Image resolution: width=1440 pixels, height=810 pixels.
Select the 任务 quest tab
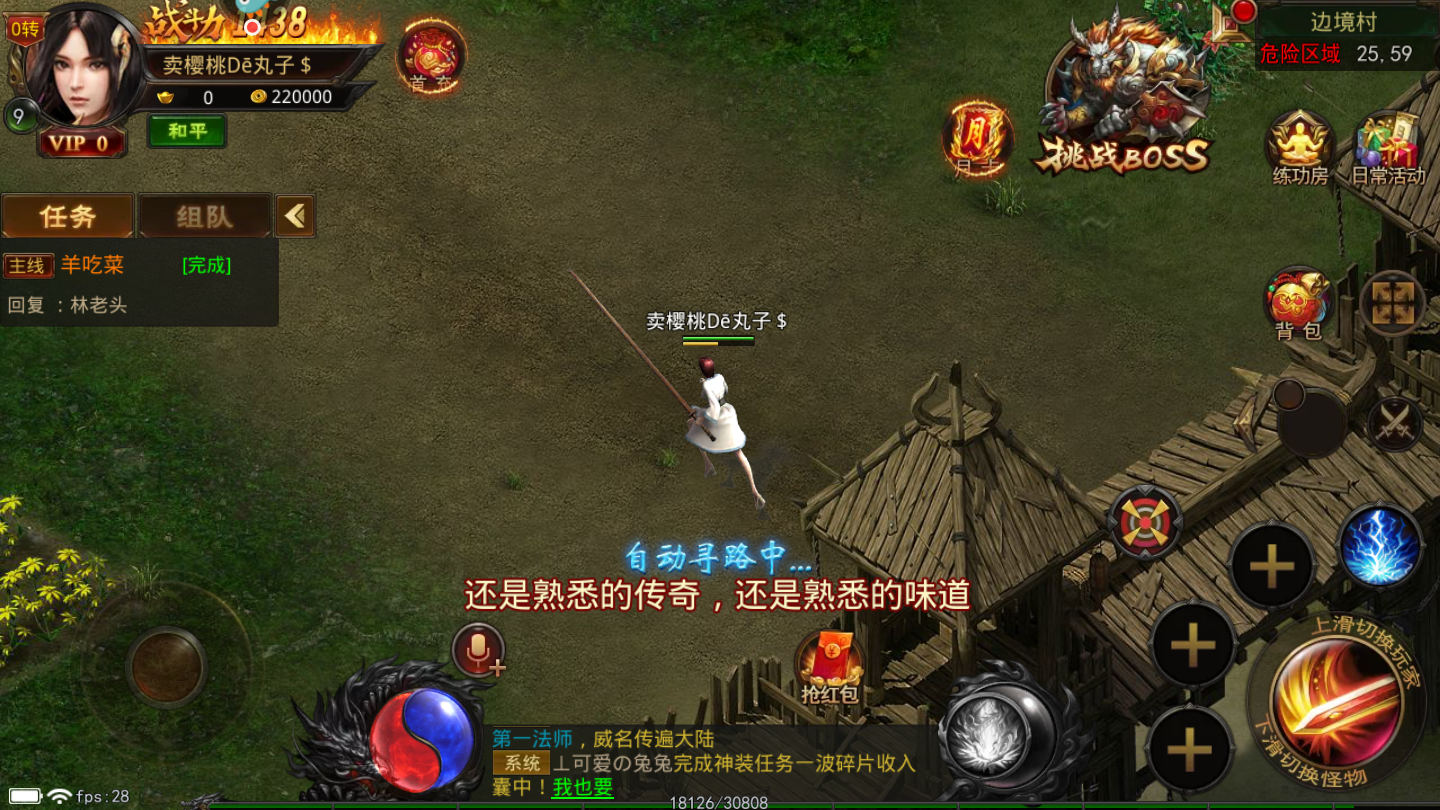(x=68, y=215)
